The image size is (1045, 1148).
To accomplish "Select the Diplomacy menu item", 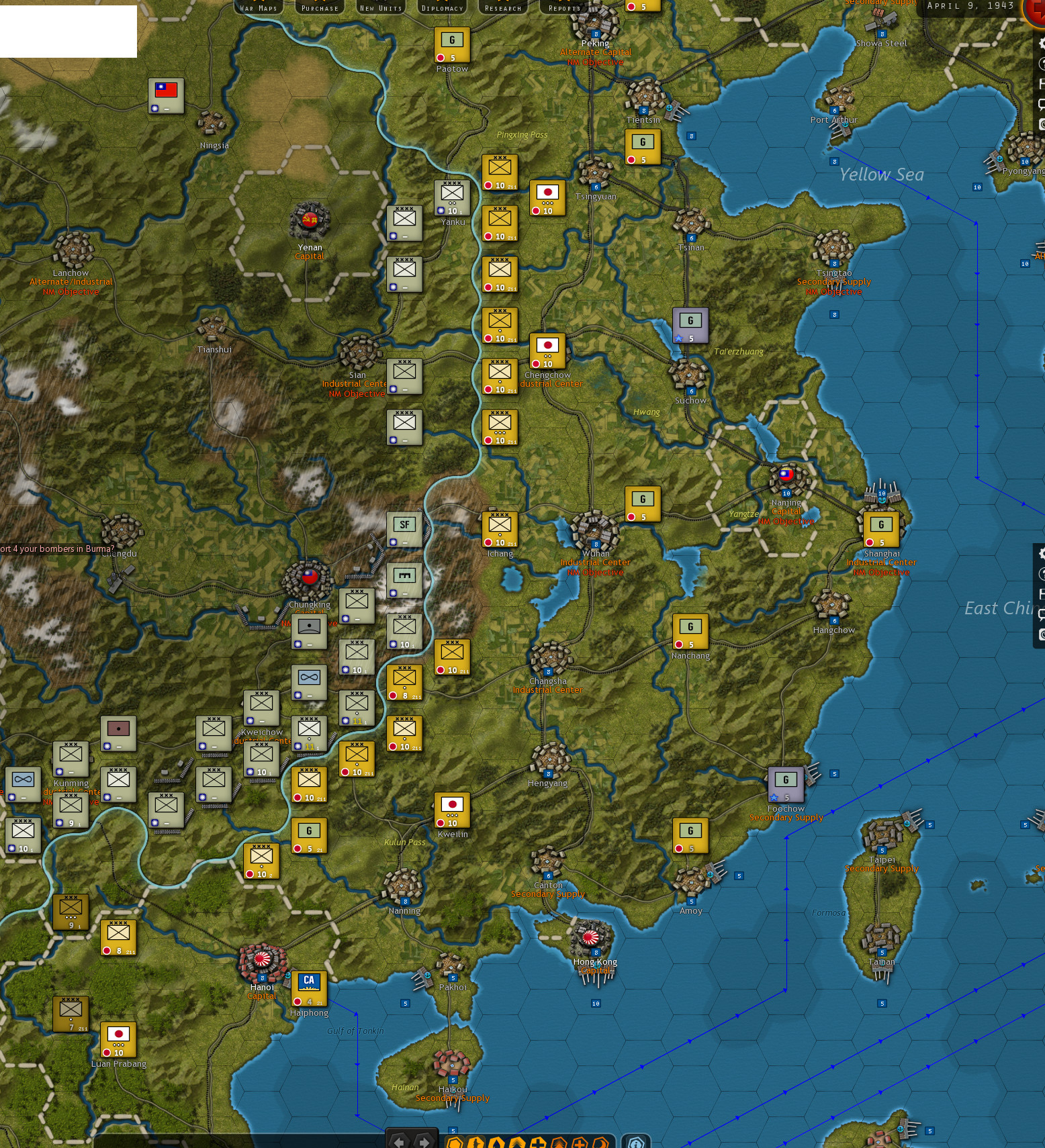I will 442,8.
